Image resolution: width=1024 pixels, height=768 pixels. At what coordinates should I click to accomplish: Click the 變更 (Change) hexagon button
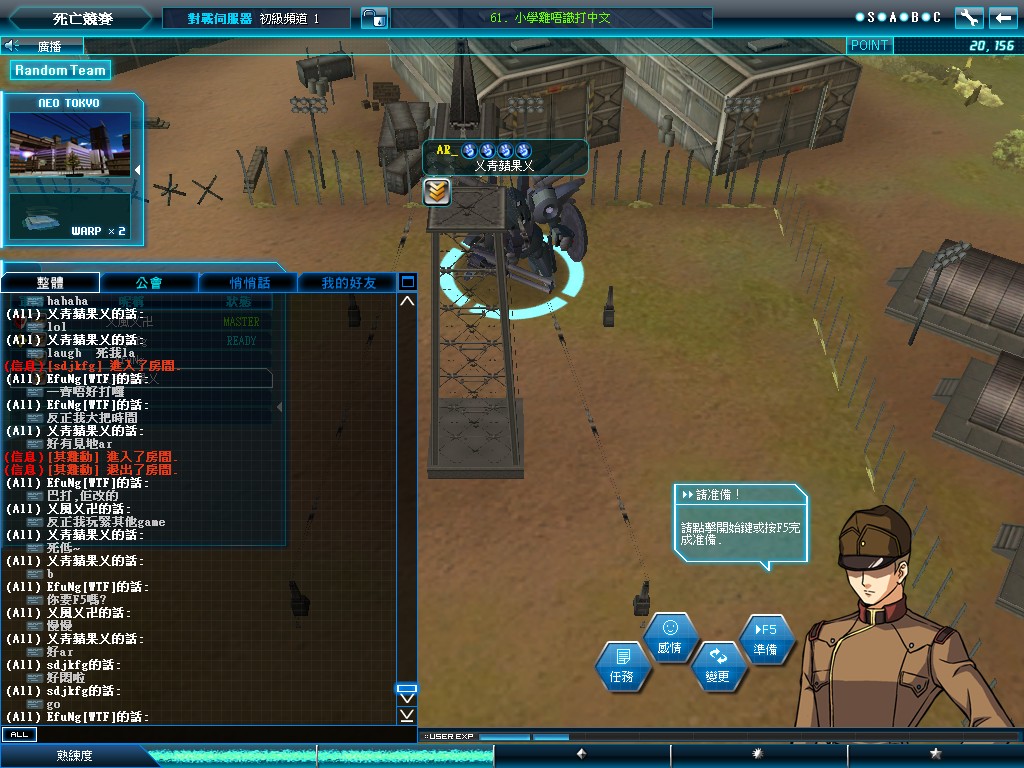click(x=718, y=666)
